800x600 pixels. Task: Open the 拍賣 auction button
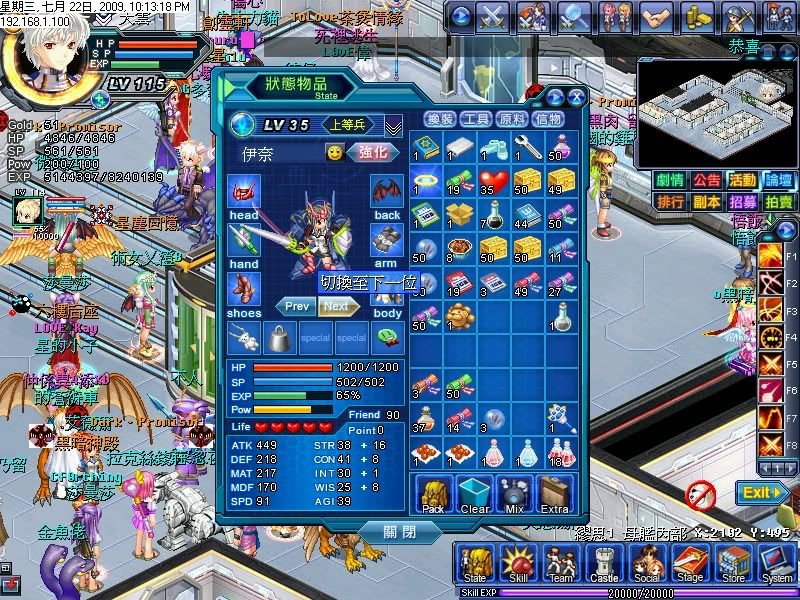780,201
